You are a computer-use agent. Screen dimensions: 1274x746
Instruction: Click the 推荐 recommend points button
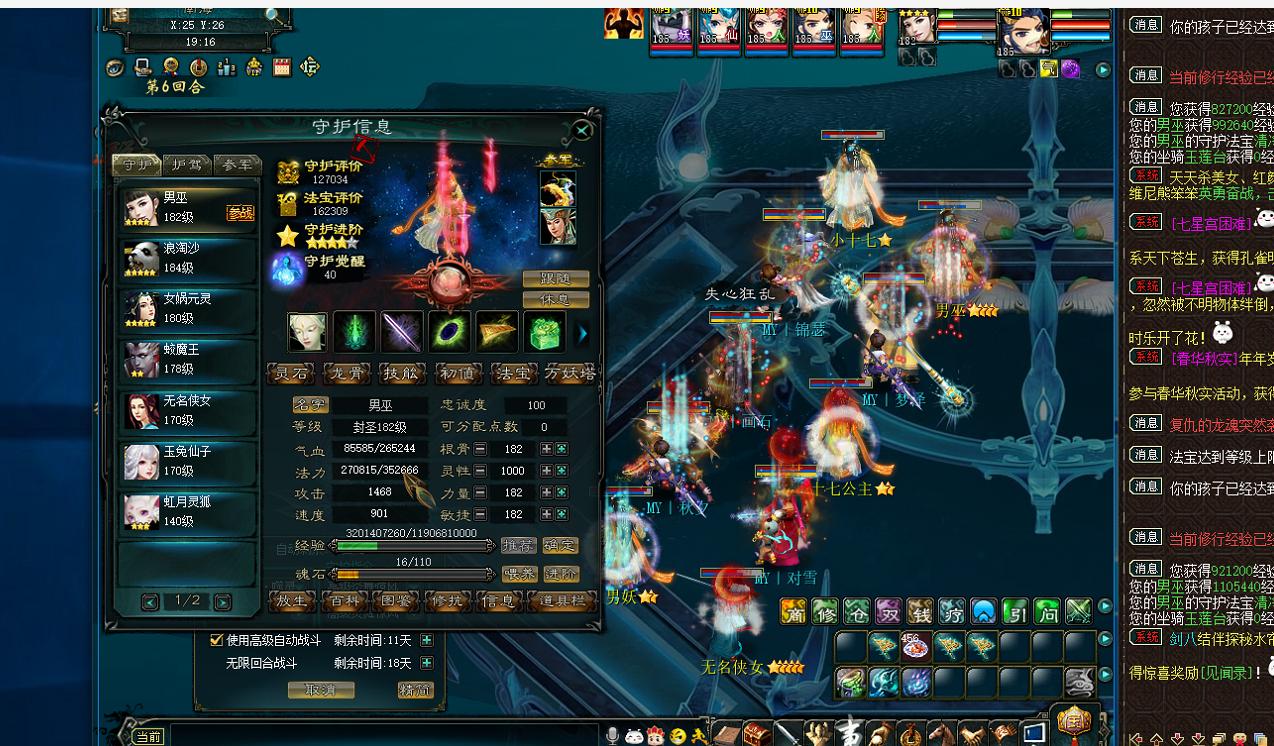518,546
